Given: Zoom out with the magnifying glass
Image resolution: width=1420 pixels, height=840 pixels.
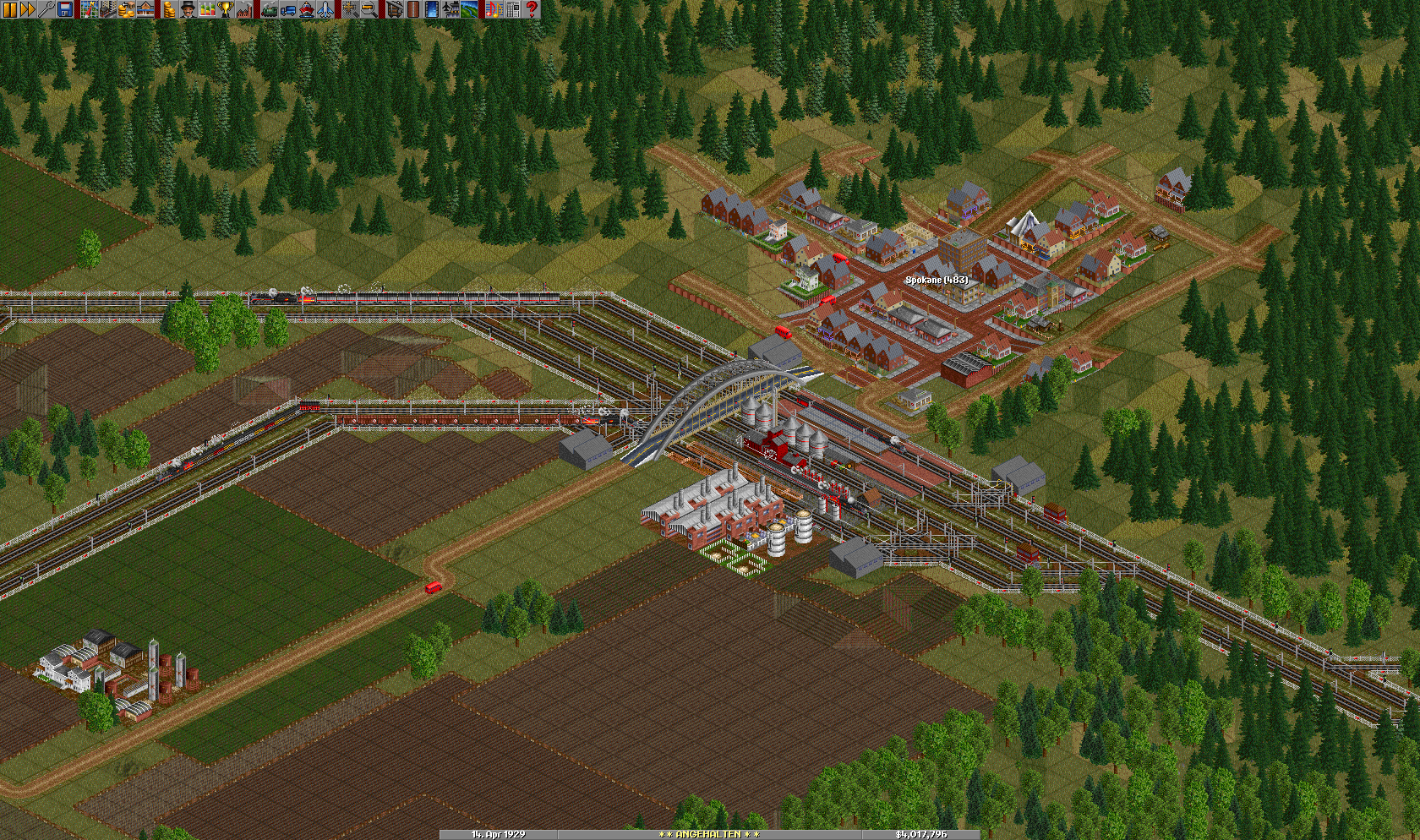Looking at the screenshot, I should pos(369,9).
